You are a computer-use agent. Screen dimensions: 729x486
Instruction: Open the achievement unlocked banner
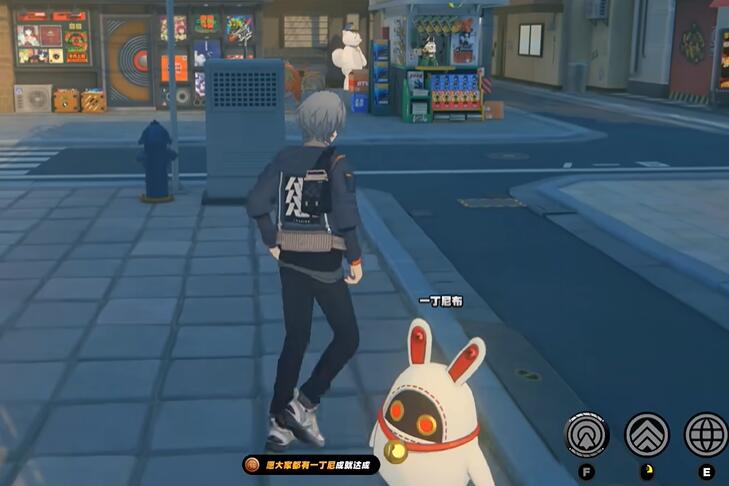tap(310, 464)
